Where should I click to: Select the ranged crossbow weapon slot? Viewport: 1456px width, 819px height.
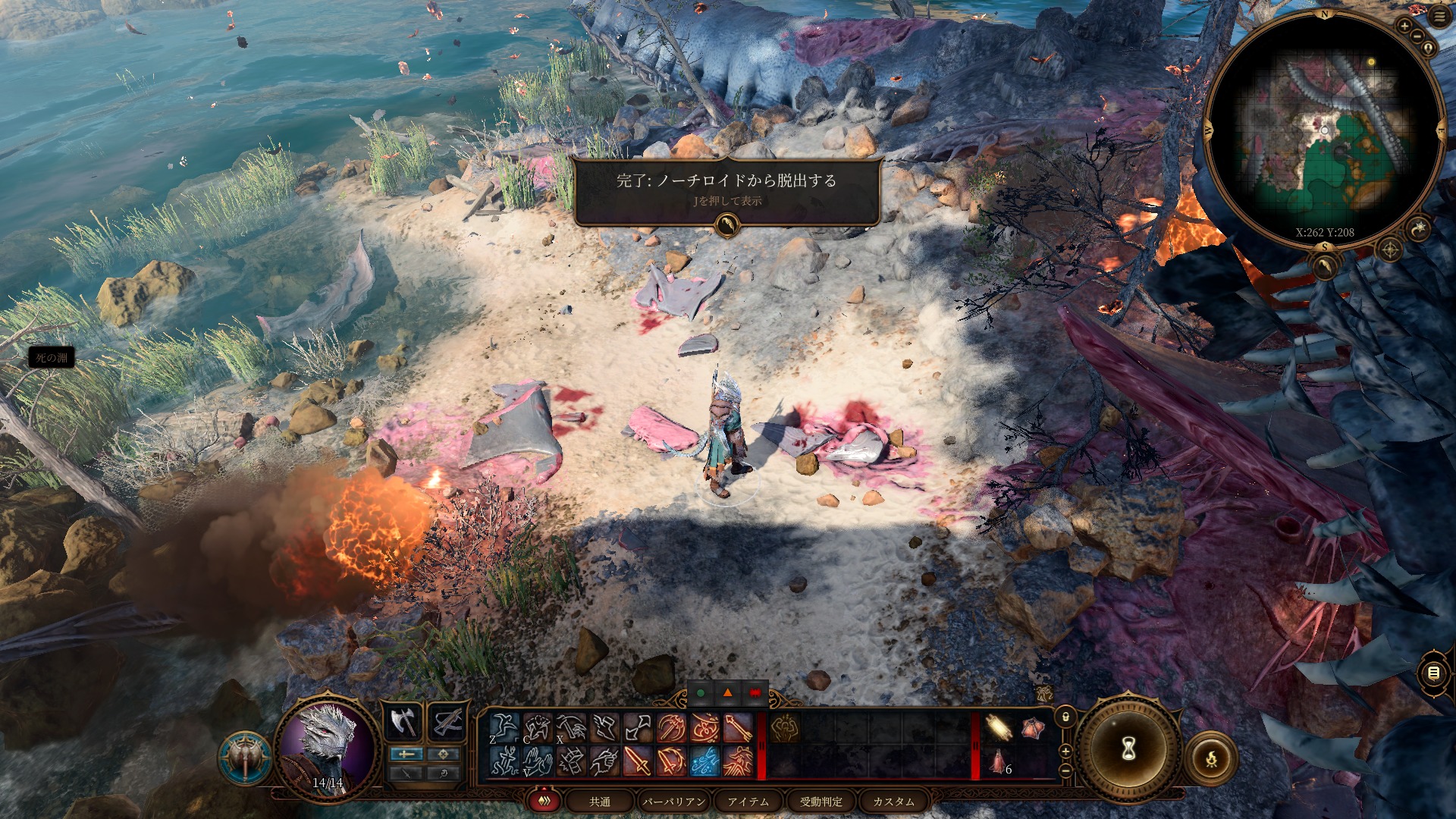click(447, 722)
